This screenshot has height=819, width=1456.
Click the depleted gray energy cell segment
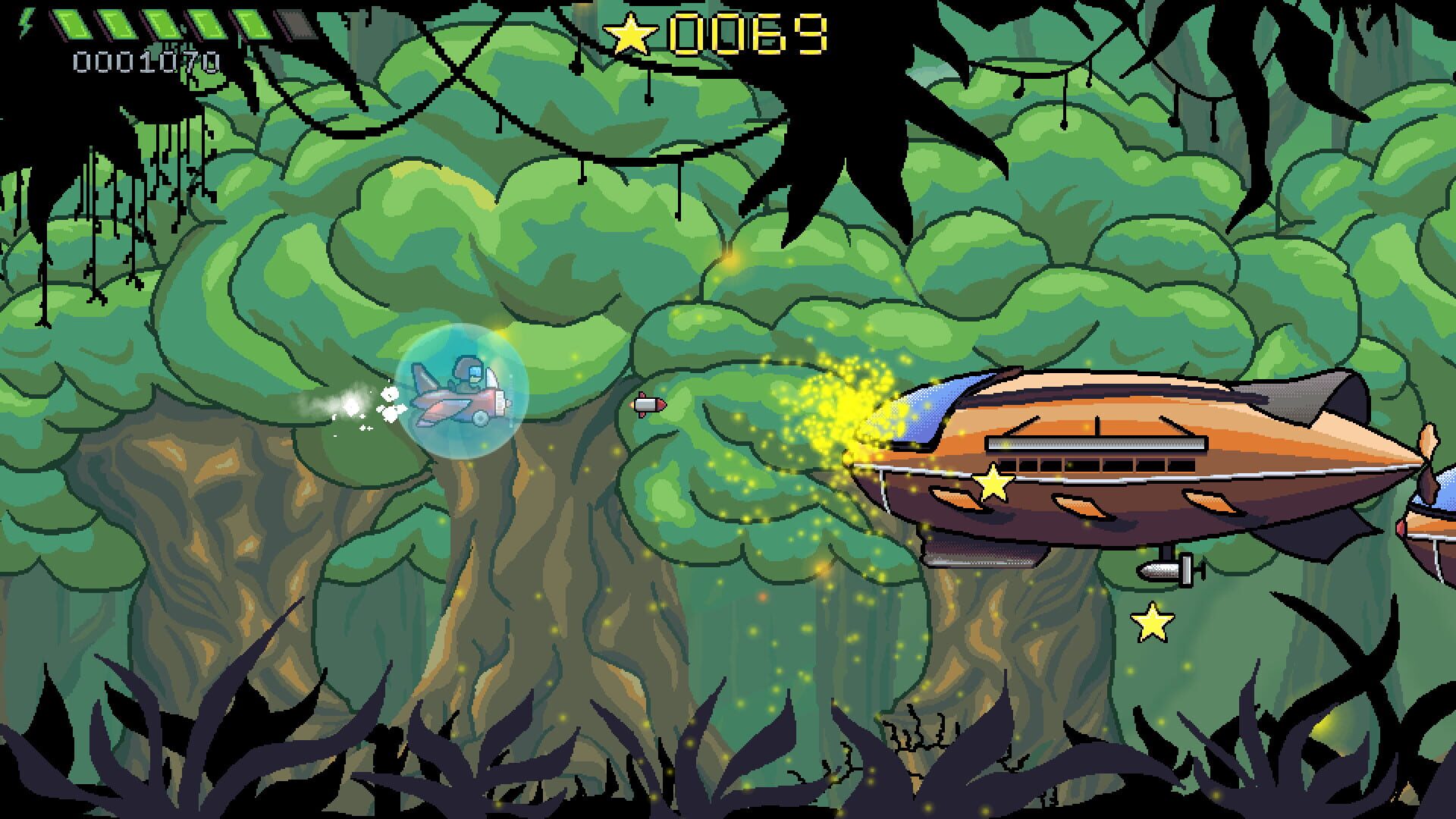(297, 25)
